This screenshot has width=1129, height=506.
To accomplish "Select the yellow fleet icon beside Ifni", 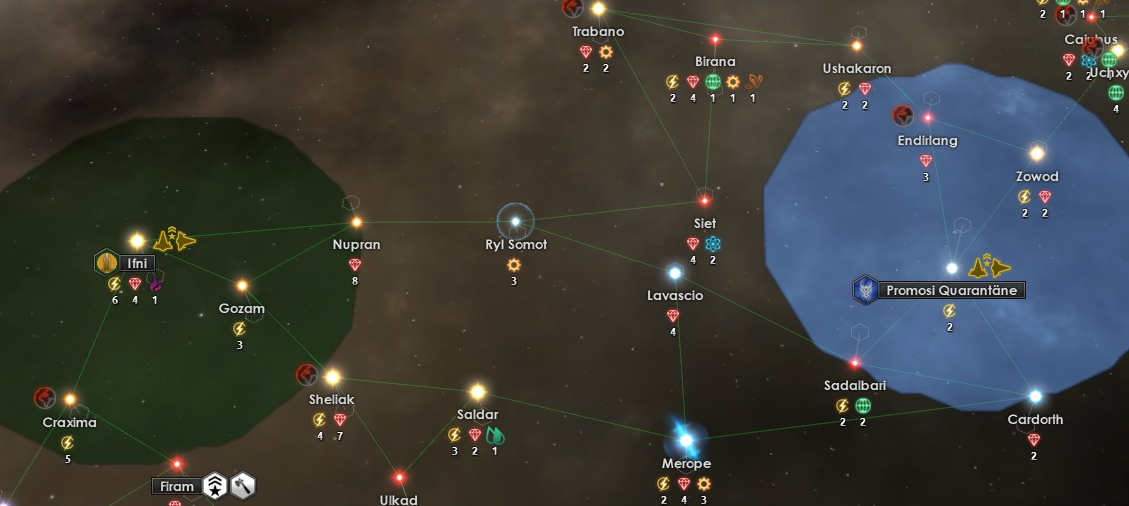I will pos(176,240).
